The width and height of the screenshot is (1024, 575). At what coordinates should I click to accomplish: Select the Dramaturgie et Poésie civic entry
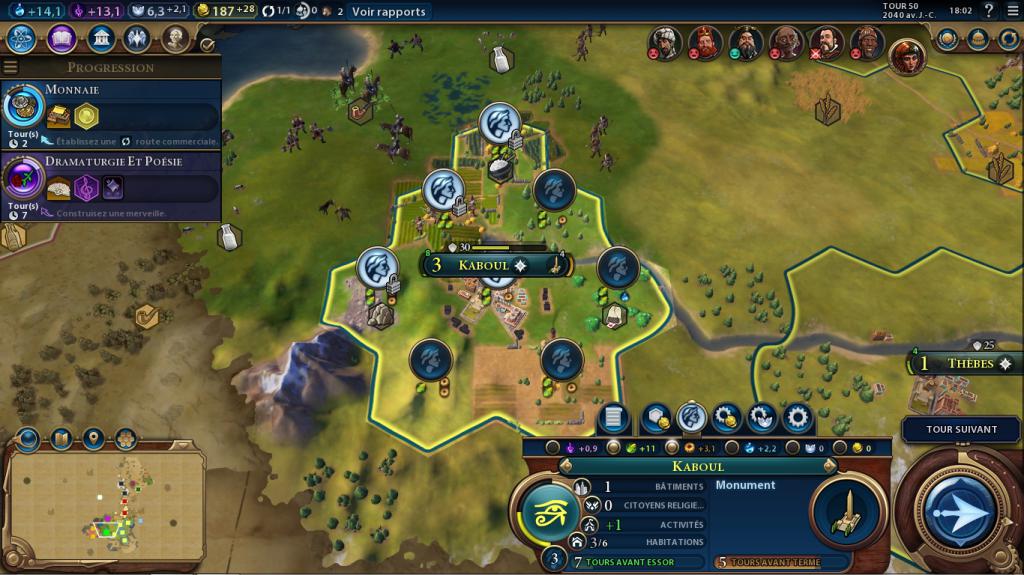coord(110,184)
